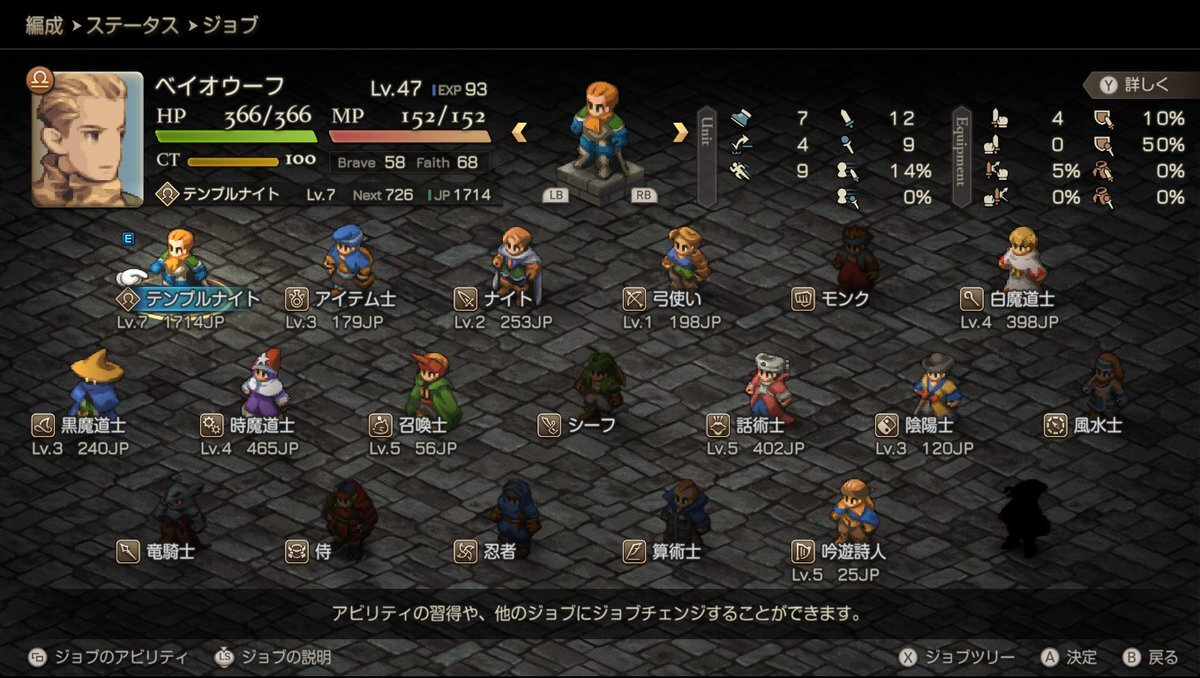Choose the 白魔道士 job
The width and height of the screenshot is (1200, 678).
(1008, 298)
